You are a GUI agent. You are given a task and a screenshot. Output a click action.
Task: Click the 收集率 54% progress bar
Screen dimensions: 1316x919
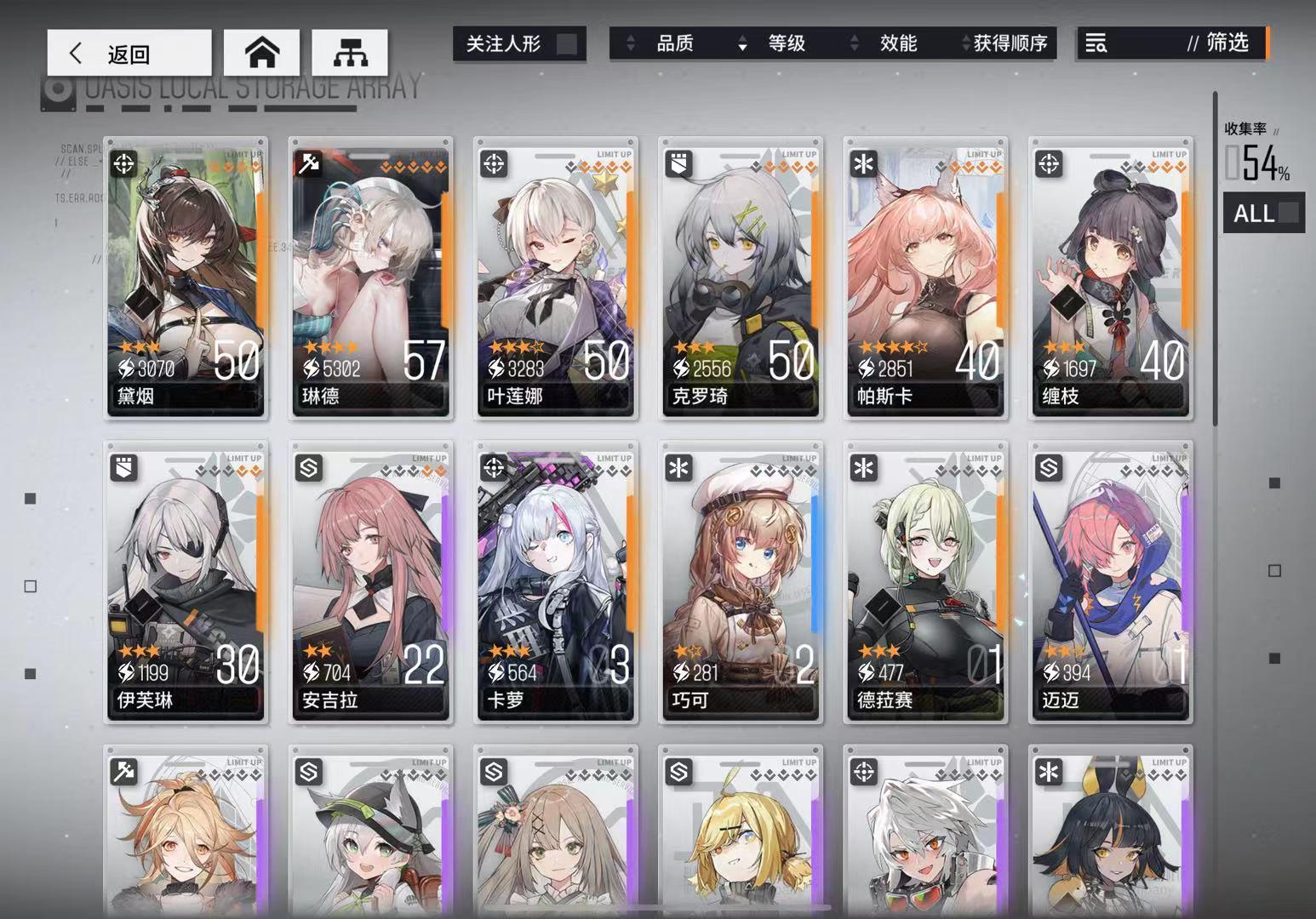point(1257,163)
